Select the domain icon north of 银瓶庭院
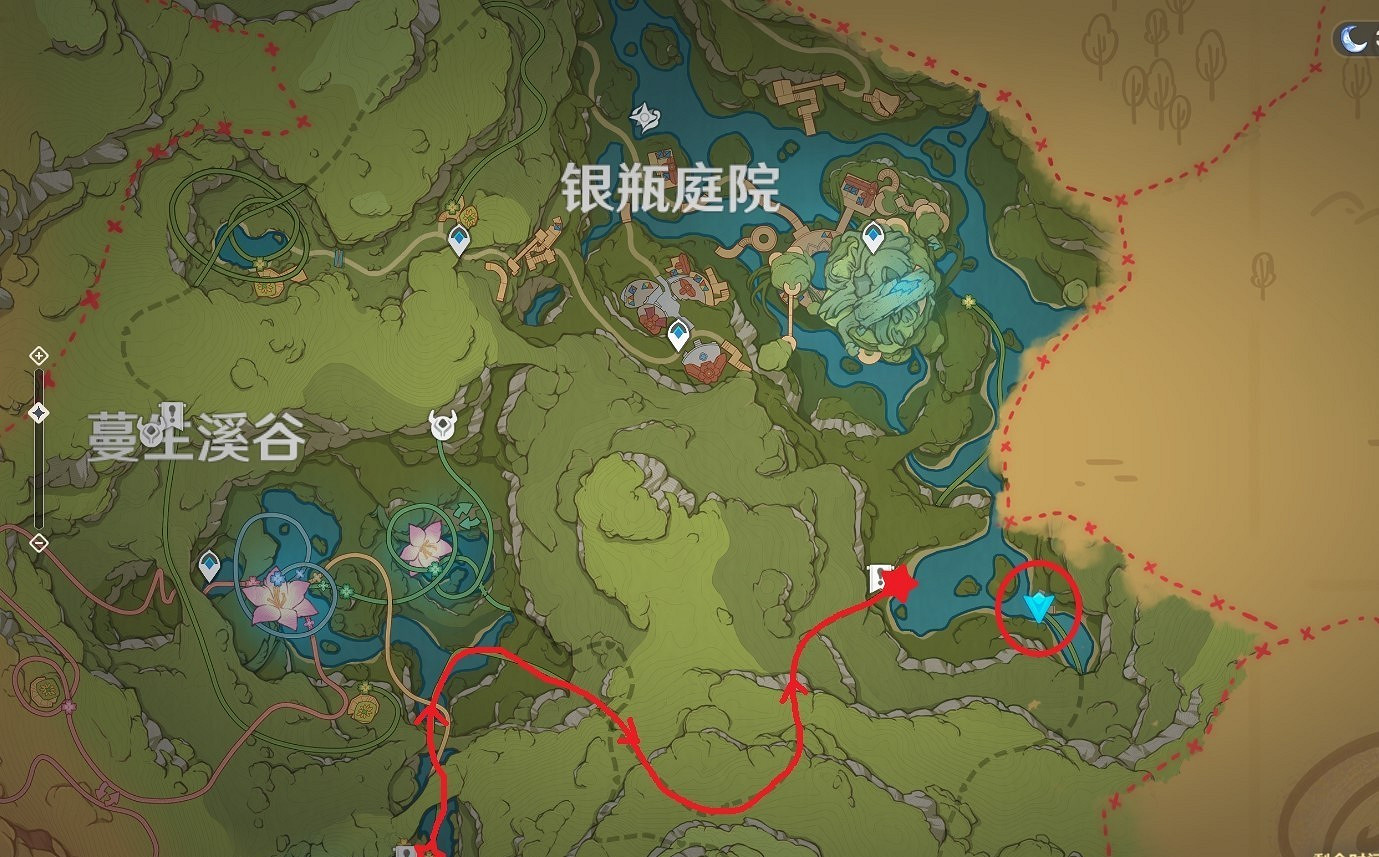The height and width of the screenshot is (857, 1379). [x=644, y=117]
